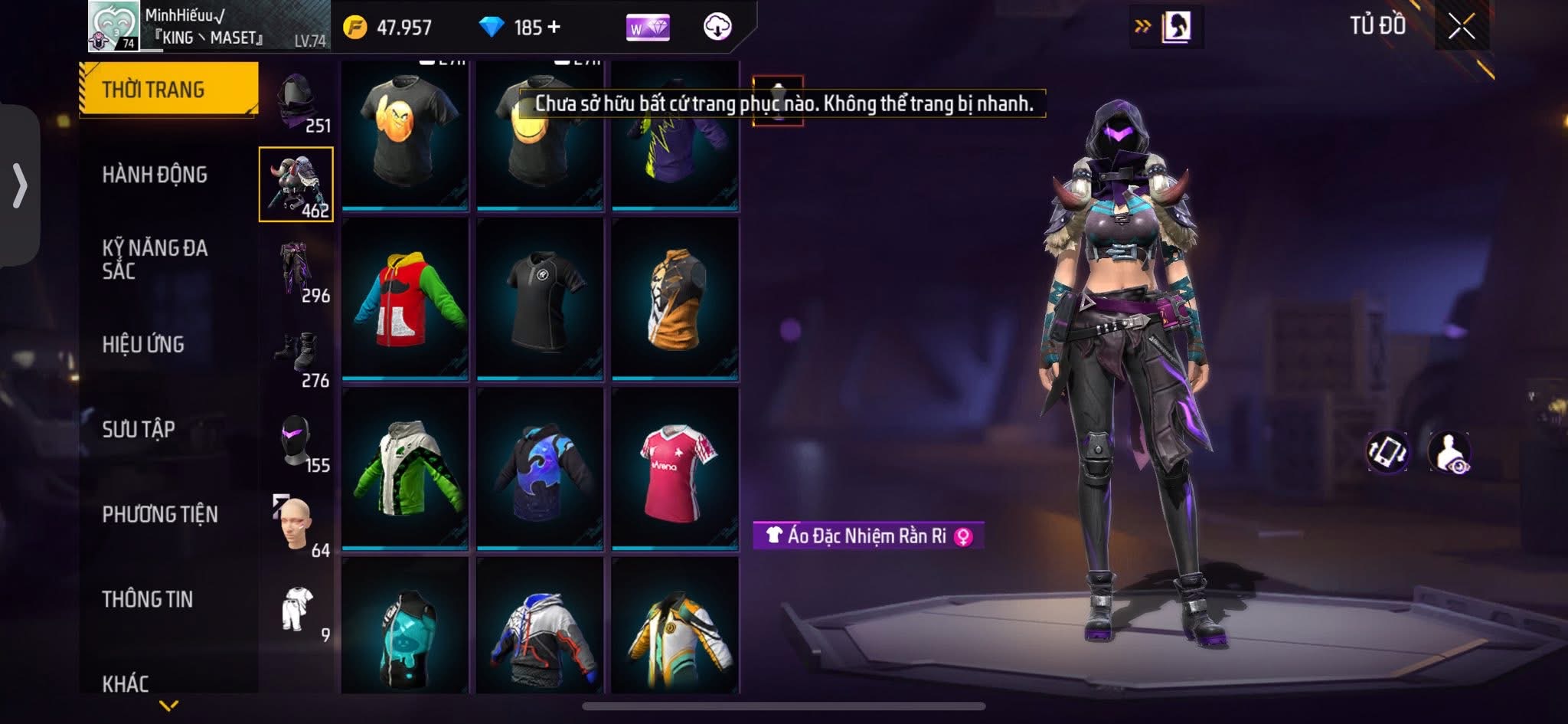The width and height of the screenshot is (1568, 724).
Task: Select the pink Arena jersey
Action: click(675, 469)
